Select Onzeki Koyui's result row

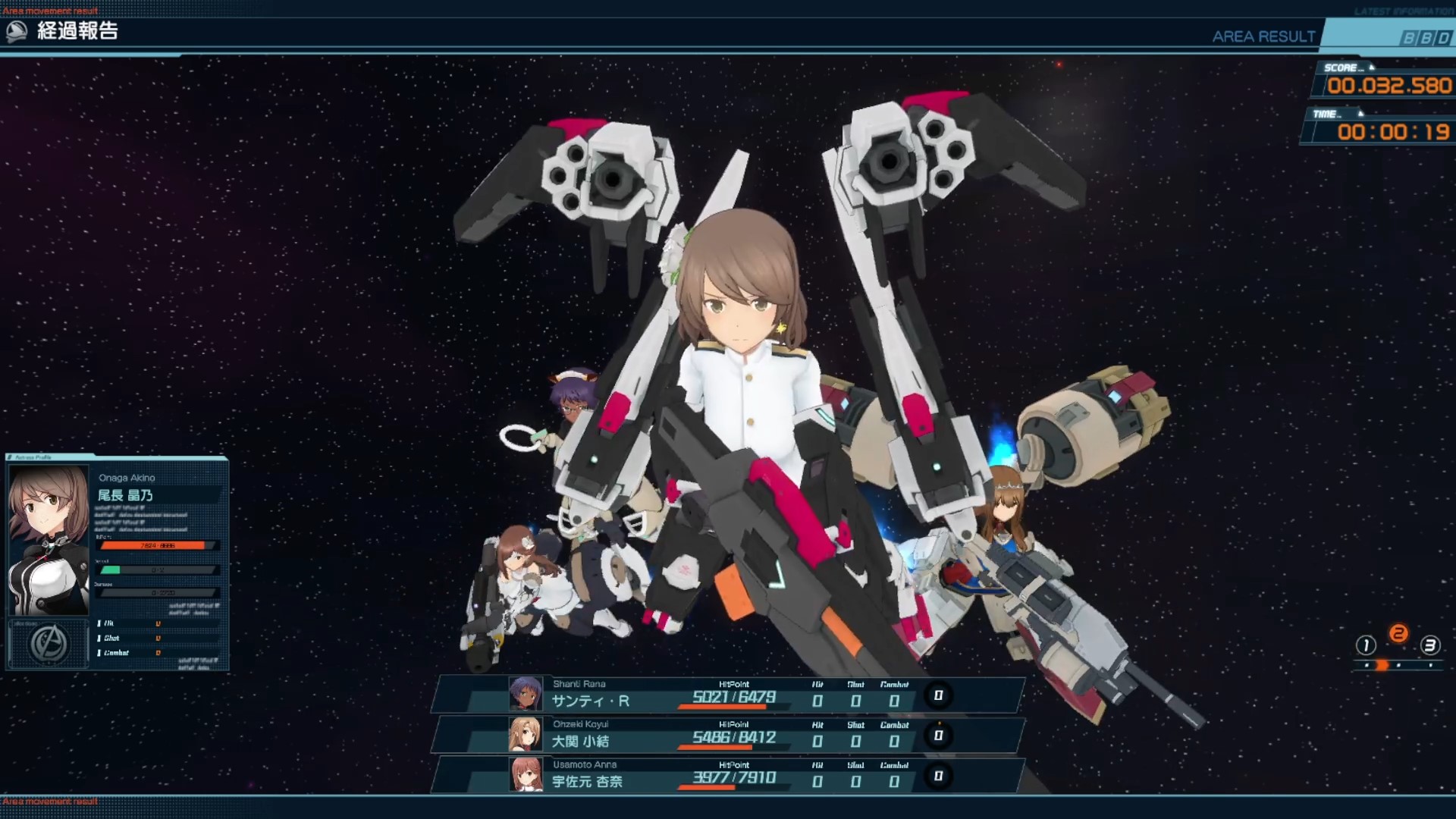(728, 735)
